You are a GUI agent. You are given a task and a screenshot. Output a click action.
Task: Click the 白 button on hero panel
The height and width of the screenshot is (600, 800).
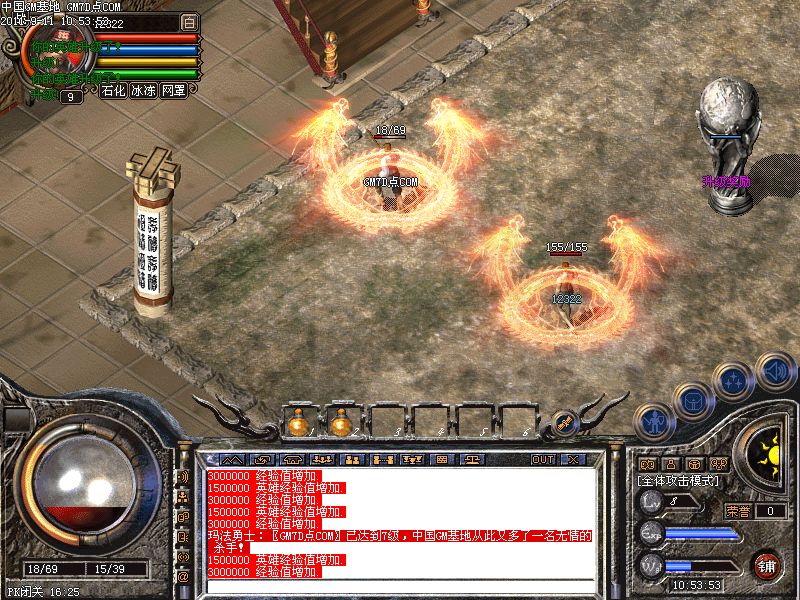point(189,21)
